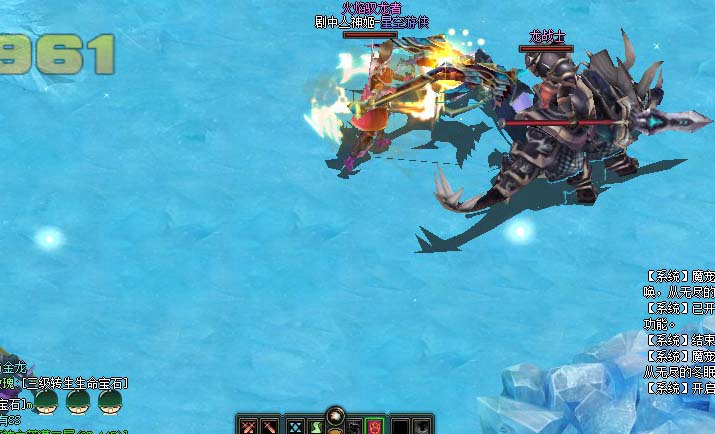Screen dimensions: 715x434
Task: Use the blue crossed-arrows skill
Action: tap(296, 426)
